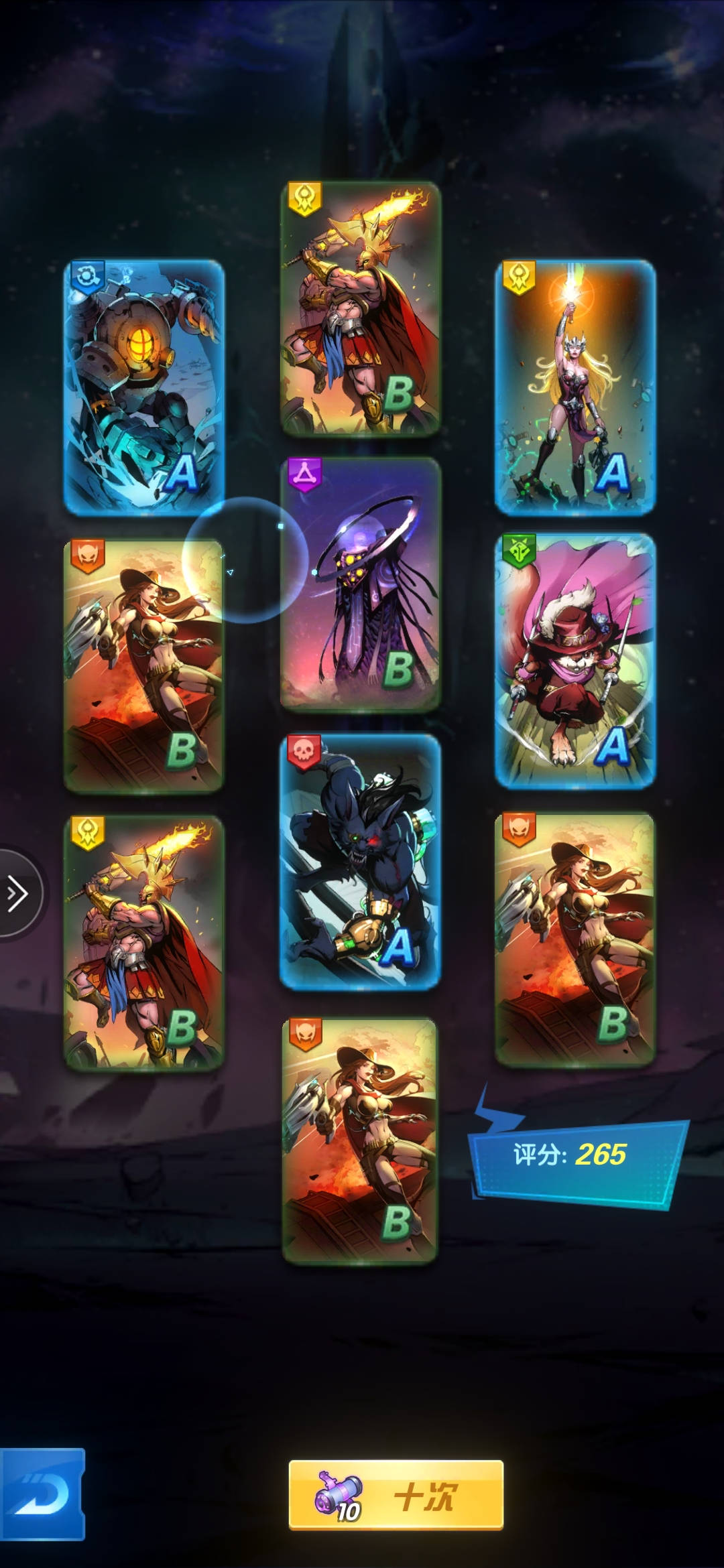The image size is (724, 1568).
Task: Select the fox swordsman A-rank card
Action: (575, 660)
